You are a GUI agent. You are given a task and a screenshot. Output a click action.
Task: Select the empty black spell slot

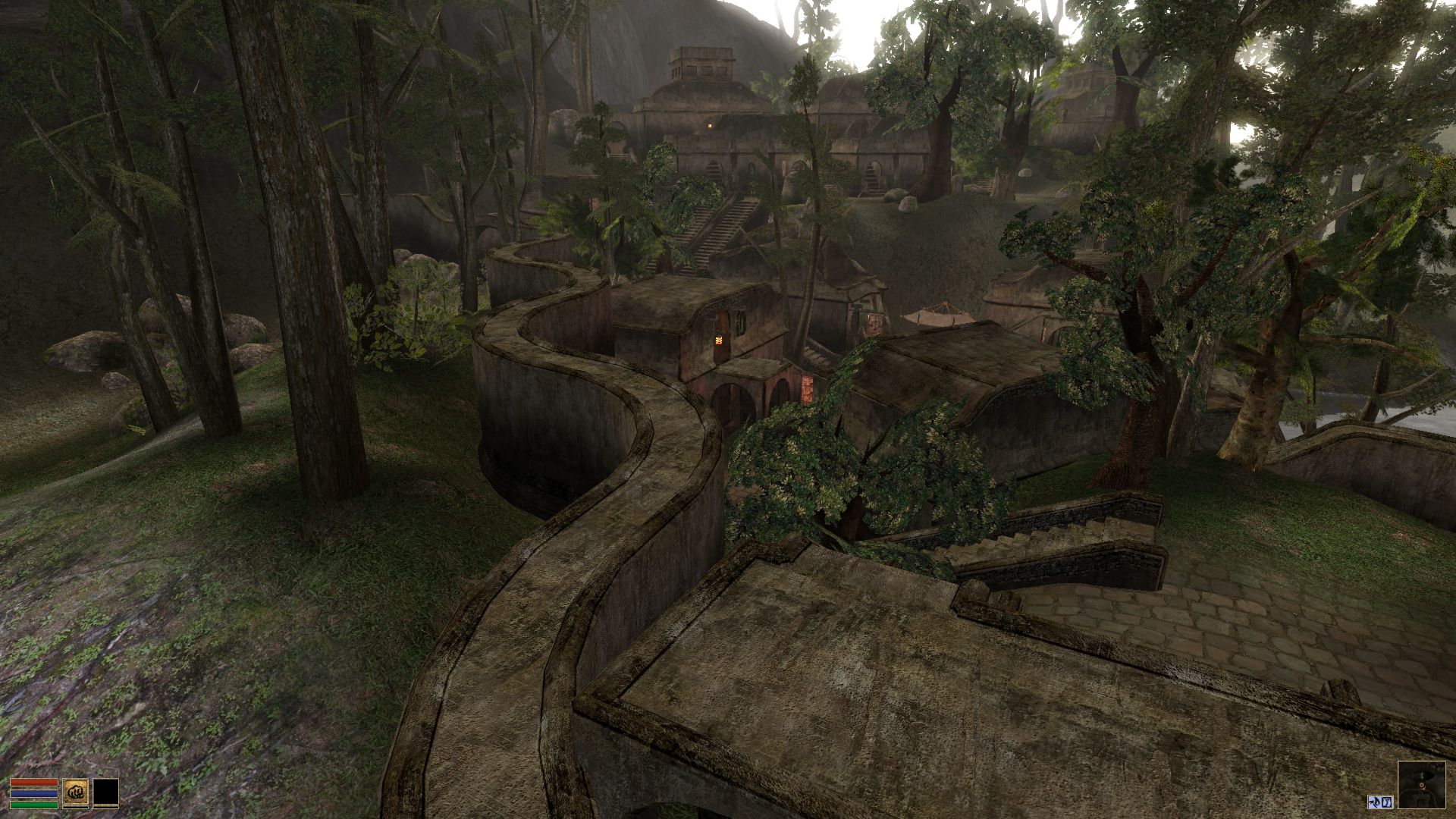106,792
